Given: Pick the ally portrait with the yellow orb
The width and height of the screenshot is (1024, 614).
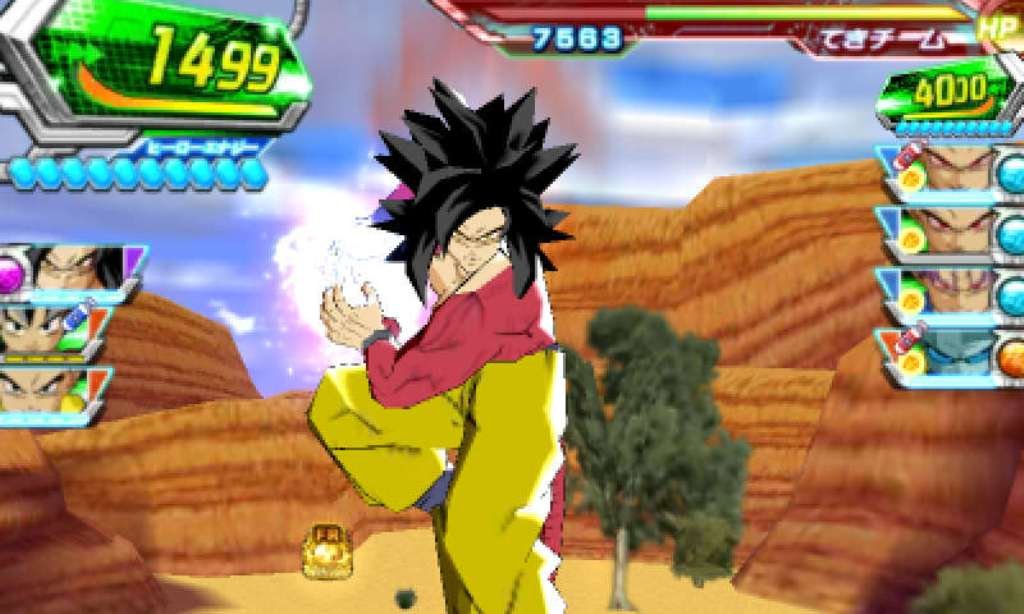Looking at the screenshot, I should coord(50,390).
